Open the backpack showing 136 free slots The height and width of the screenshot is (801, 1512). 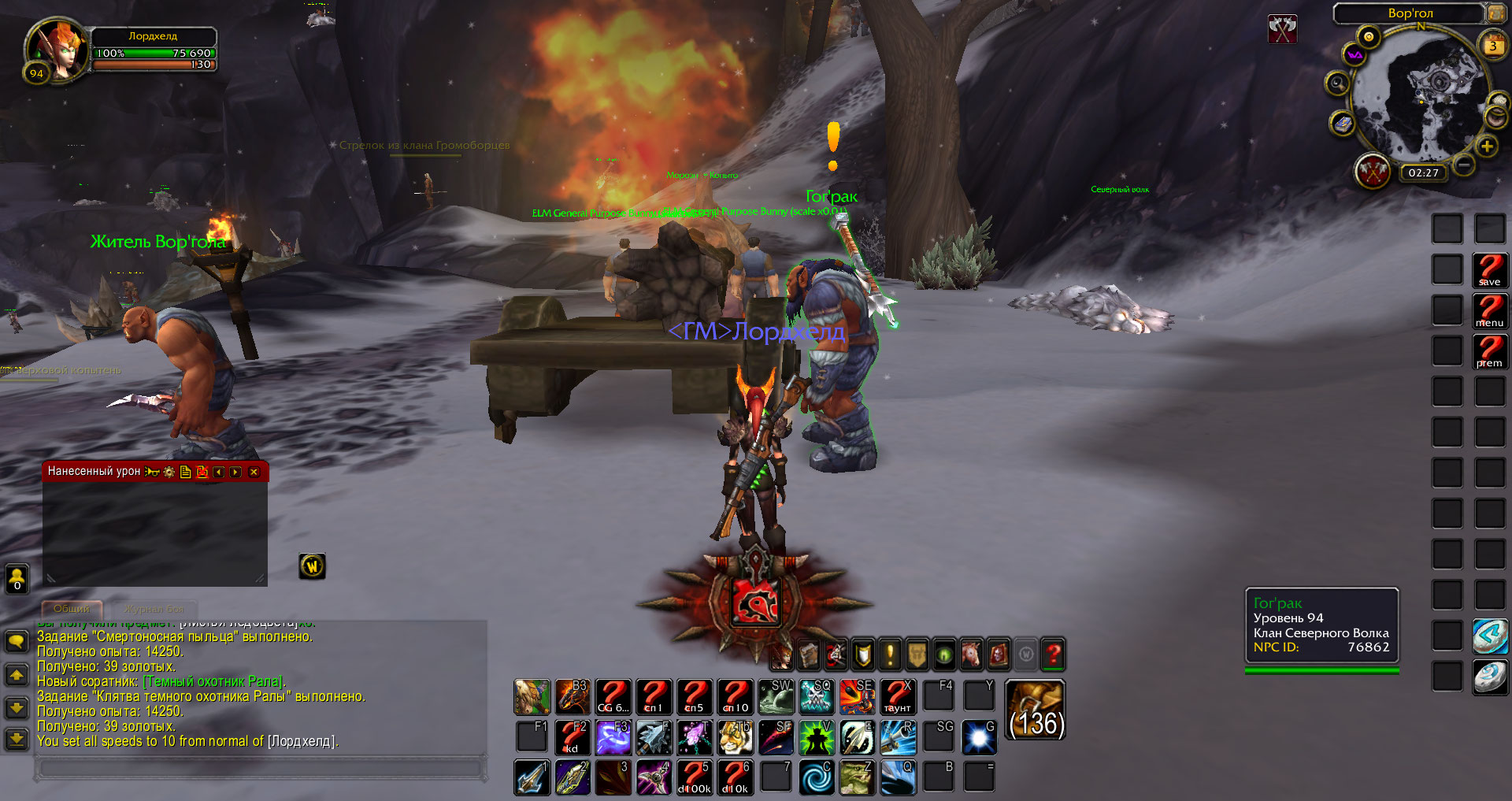(x=1036, y=710)
